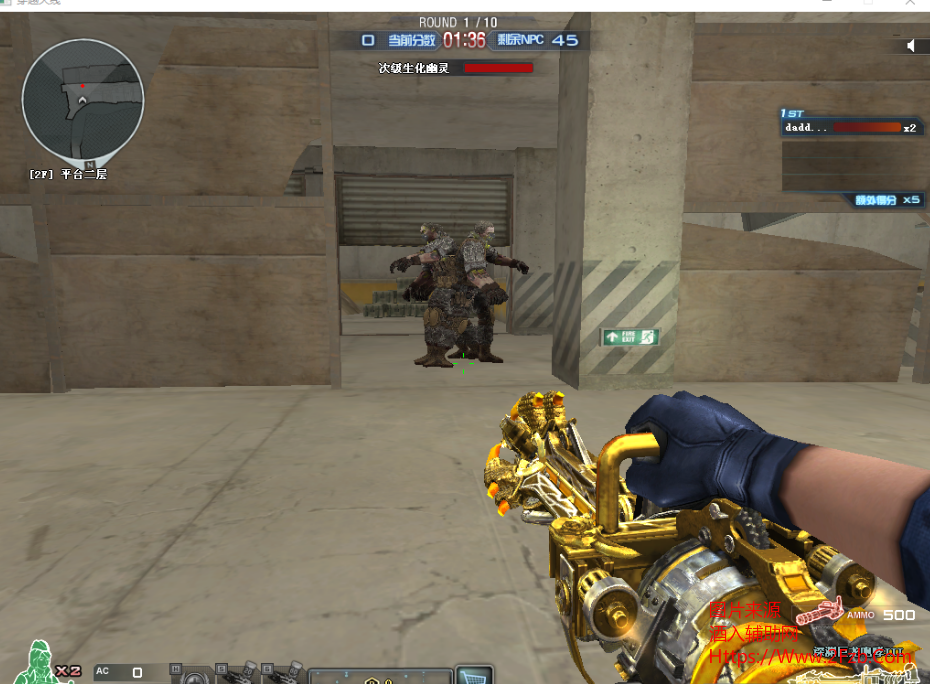Toggle the speaker sound icon

point(911,46)
